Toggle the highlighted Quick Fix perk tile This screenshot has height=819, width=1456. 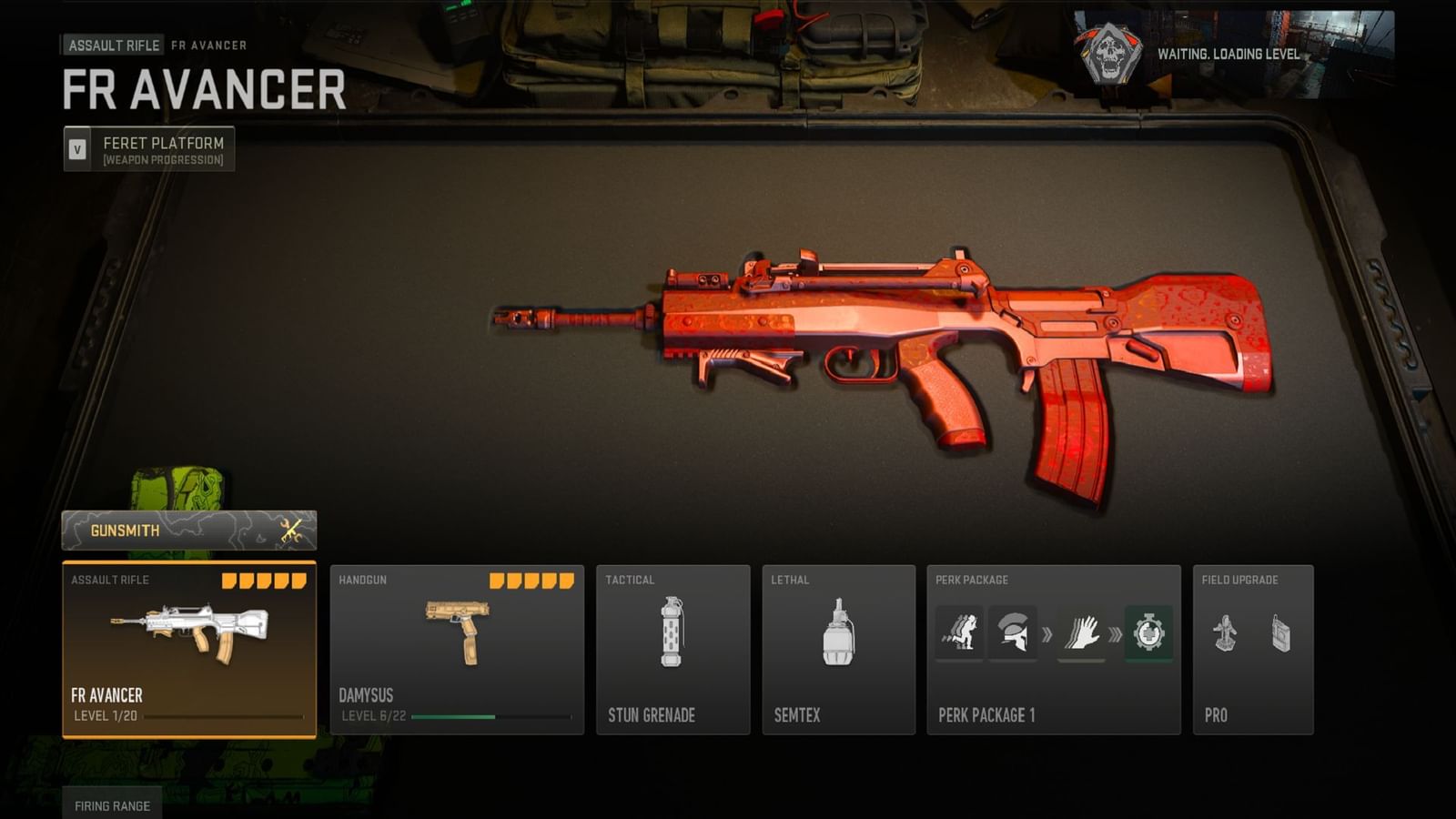click(1148, 630)
